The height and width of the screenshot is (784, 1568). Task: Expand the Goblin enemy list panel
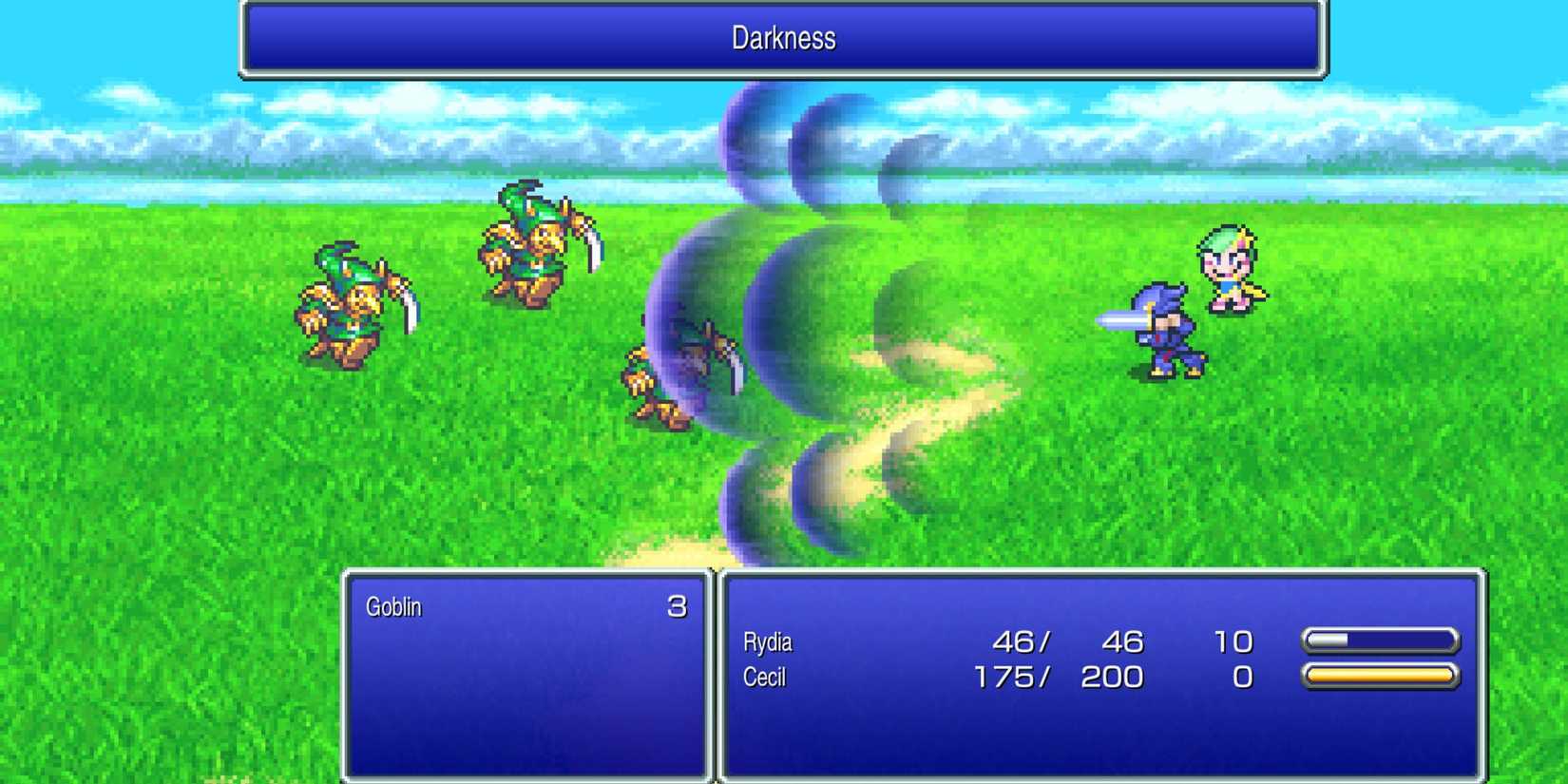pyautogui.click(x=526, y=675)
